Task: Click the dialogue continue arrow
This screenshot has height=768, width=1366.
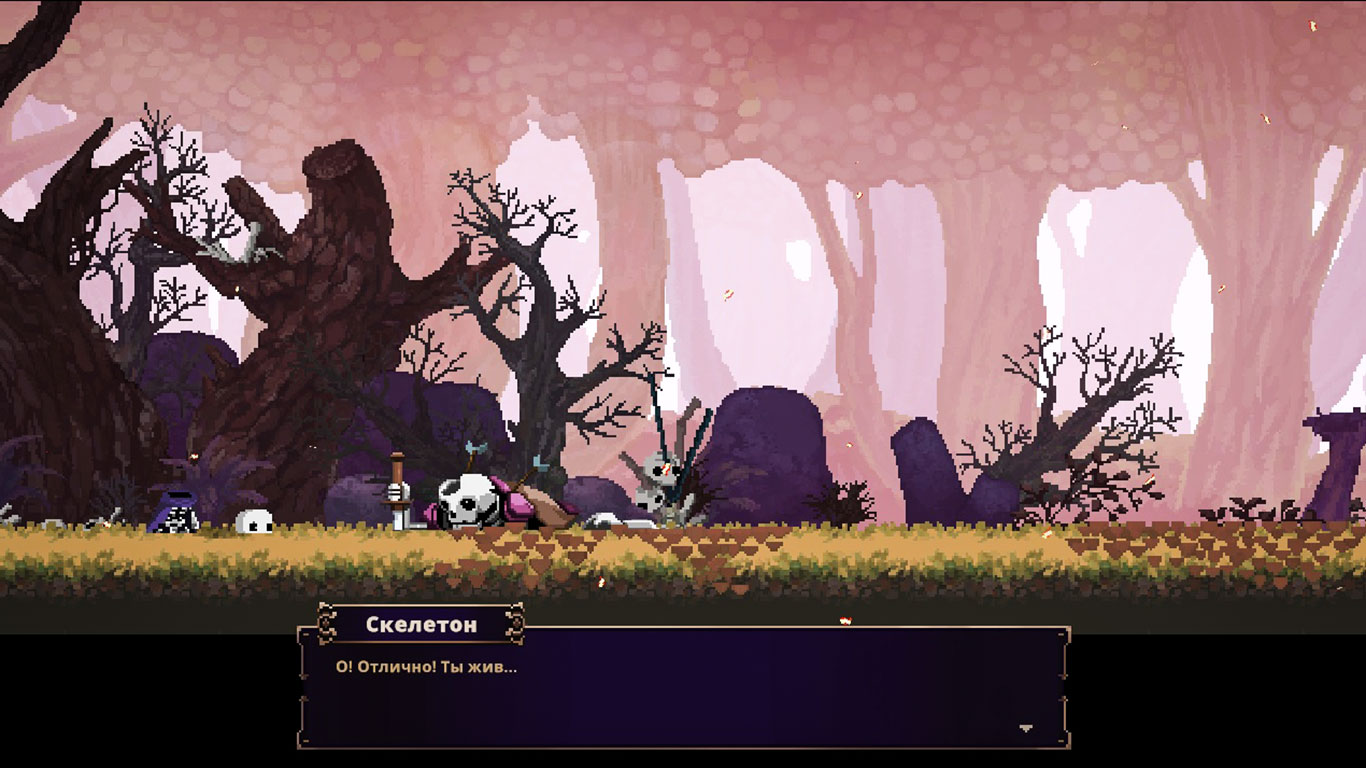Action: click(x=1025, y=728)
